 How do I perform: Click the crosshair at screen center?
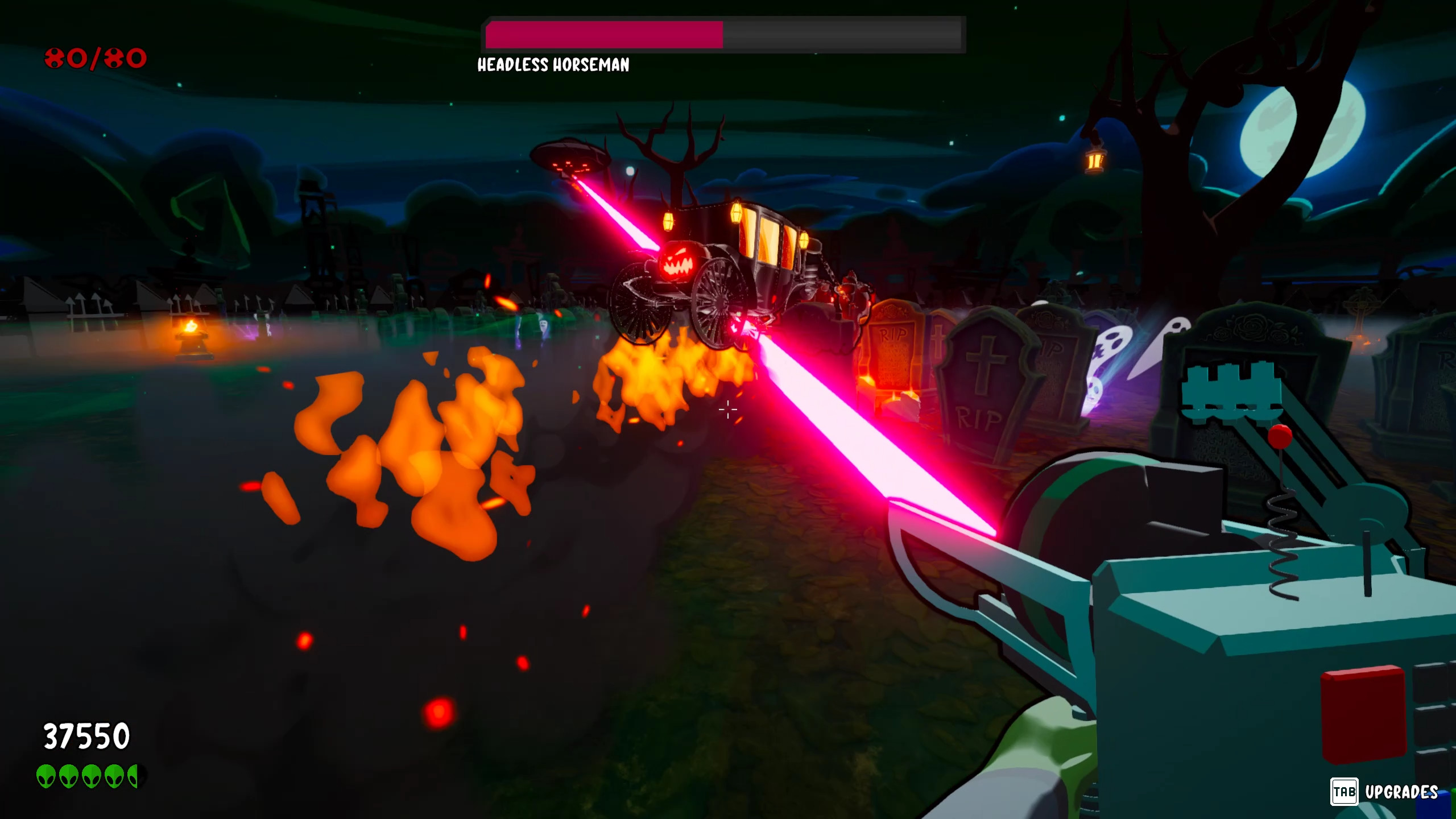(x=728, y=409)
